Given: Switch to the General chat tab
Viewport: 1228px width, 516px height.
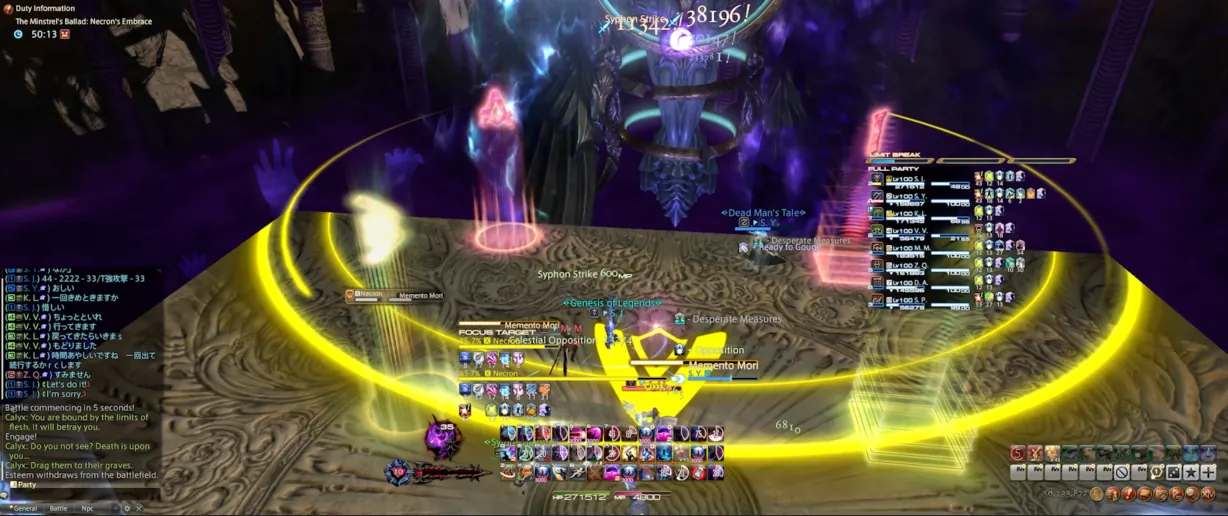Looking at the screenshot, I should (x=25, y=508).
